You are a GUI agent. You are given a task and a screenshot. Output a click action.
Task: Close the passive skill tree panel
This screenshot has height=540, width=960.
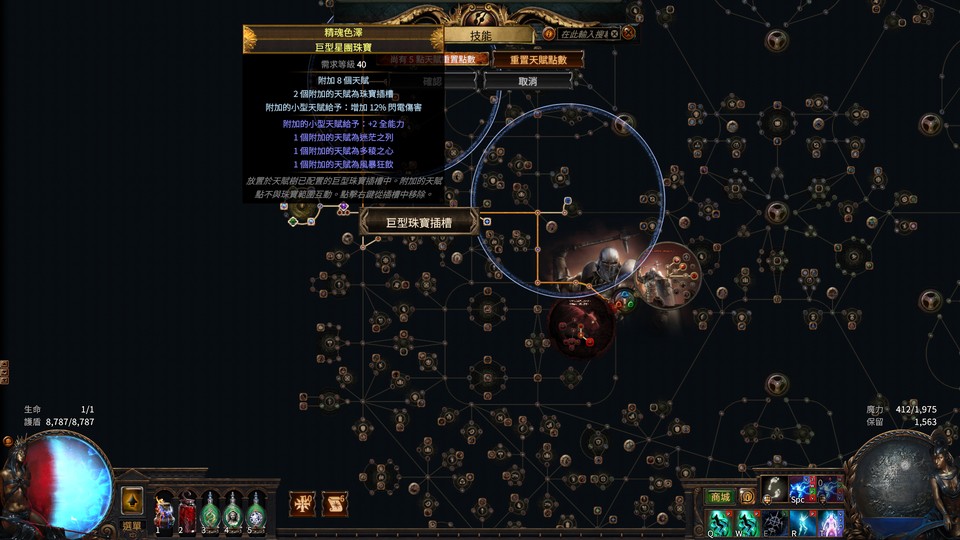tap(629, 33)
